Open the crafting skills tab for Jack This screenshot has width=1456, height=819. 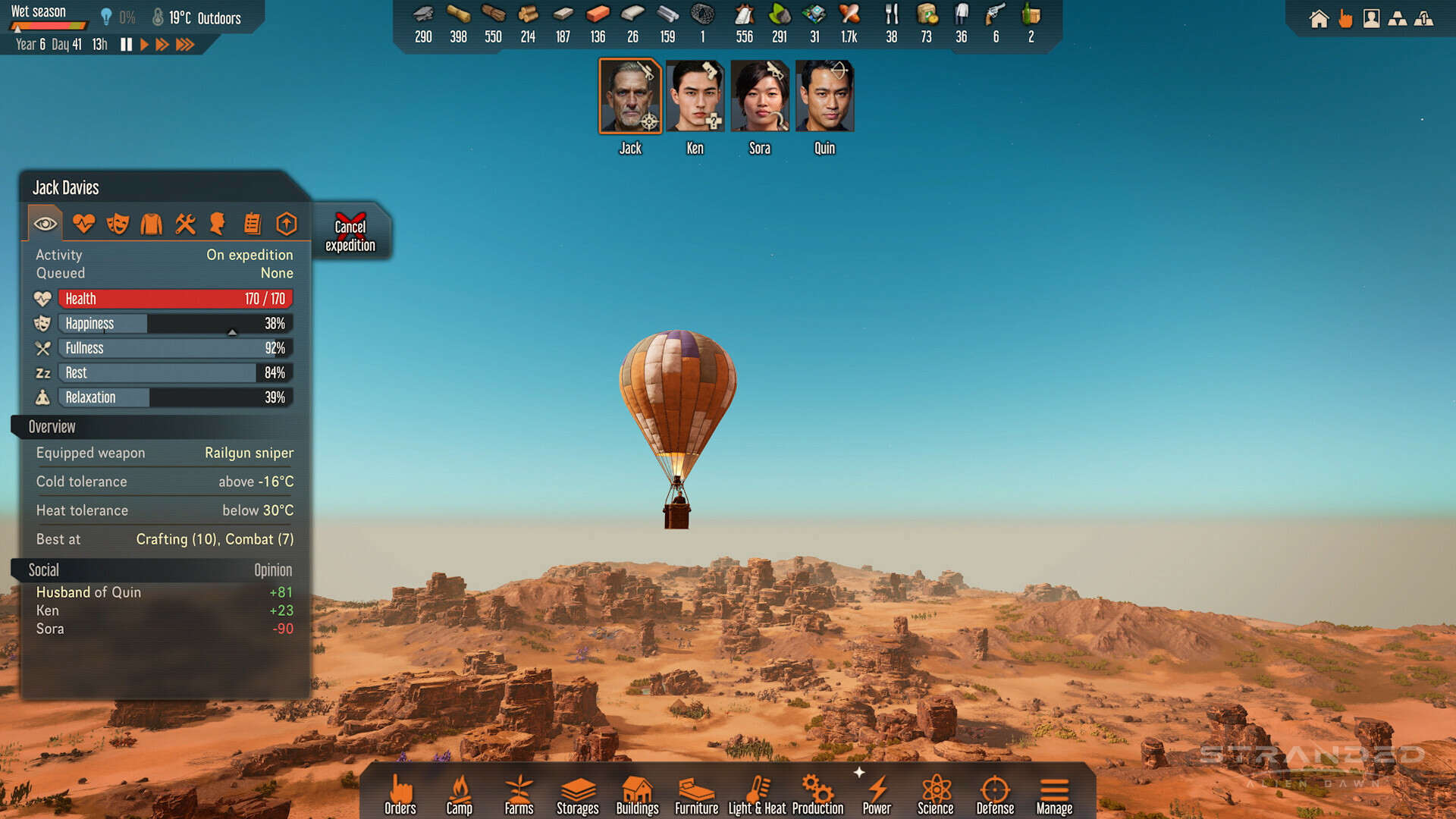tap(185, 223)
